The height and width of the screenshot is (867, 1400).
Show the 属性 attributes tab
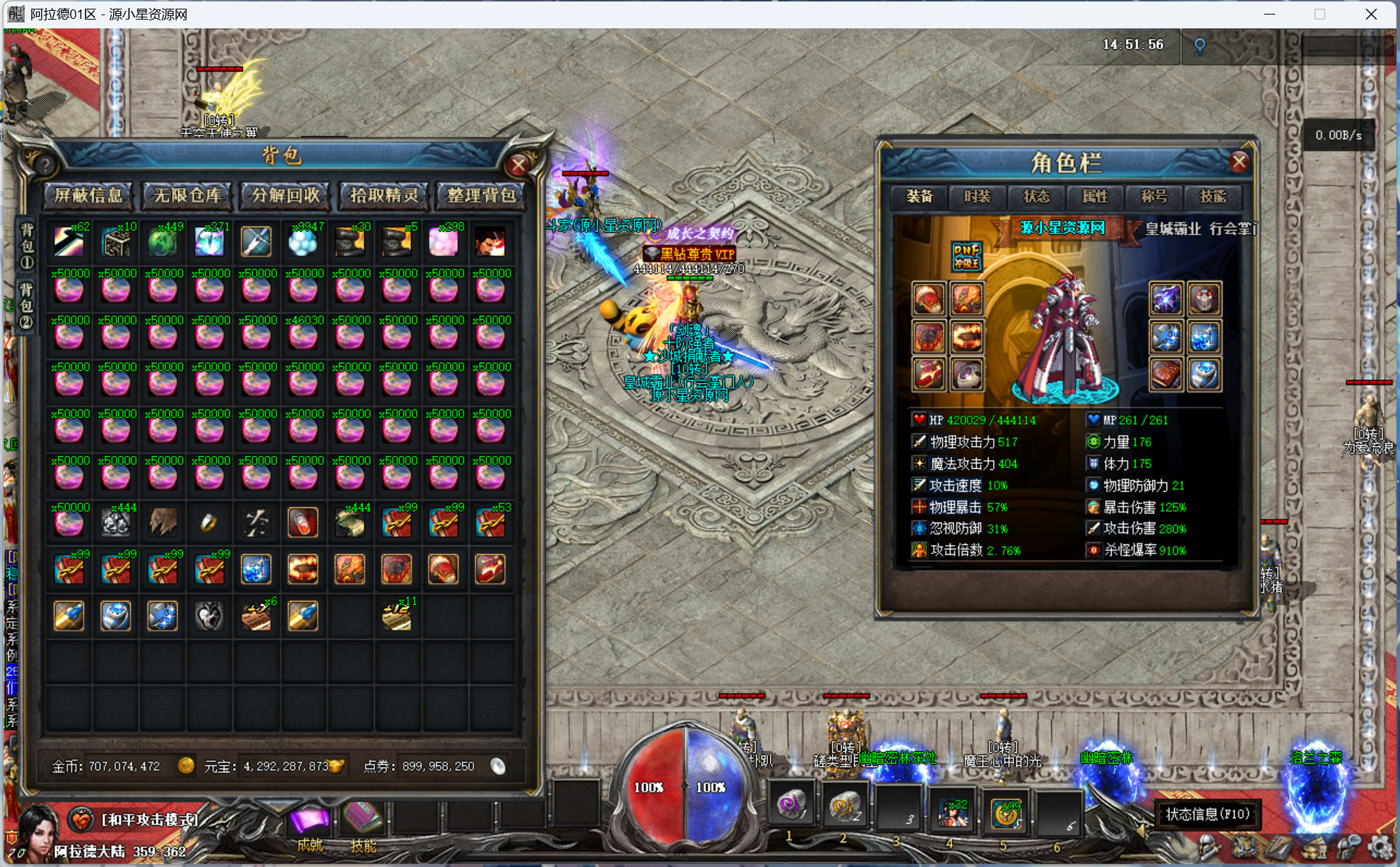tap(1095, 197)
